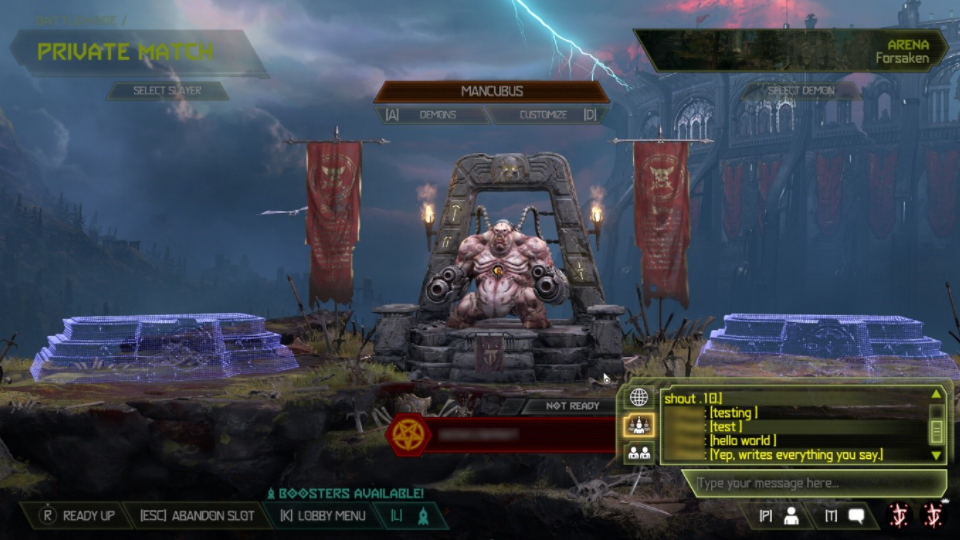This screenshot has height=540, width=960.
Task: Toggle the chat speech bubble icon
Action: tap(856, 516)
